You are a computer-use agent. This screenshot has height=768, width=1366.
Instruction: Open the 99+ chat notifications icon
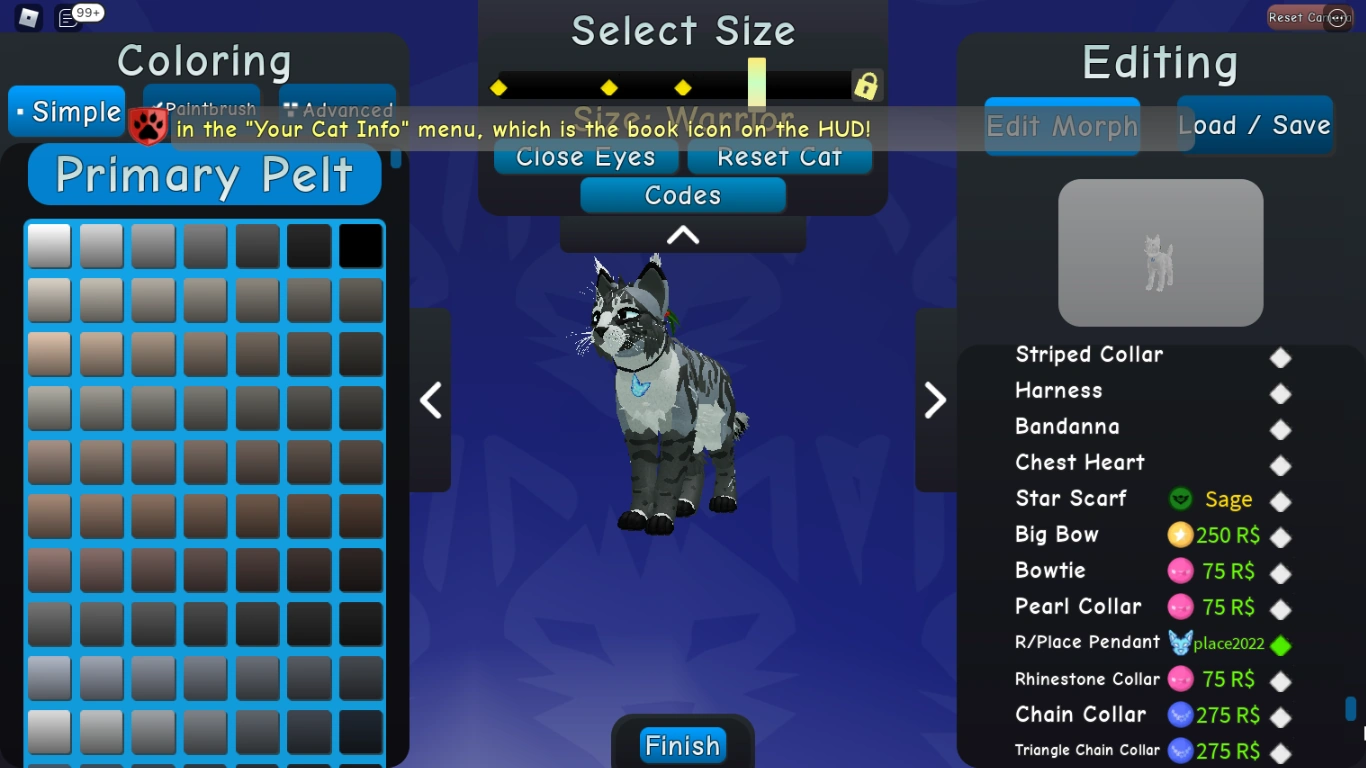(68, 15)
